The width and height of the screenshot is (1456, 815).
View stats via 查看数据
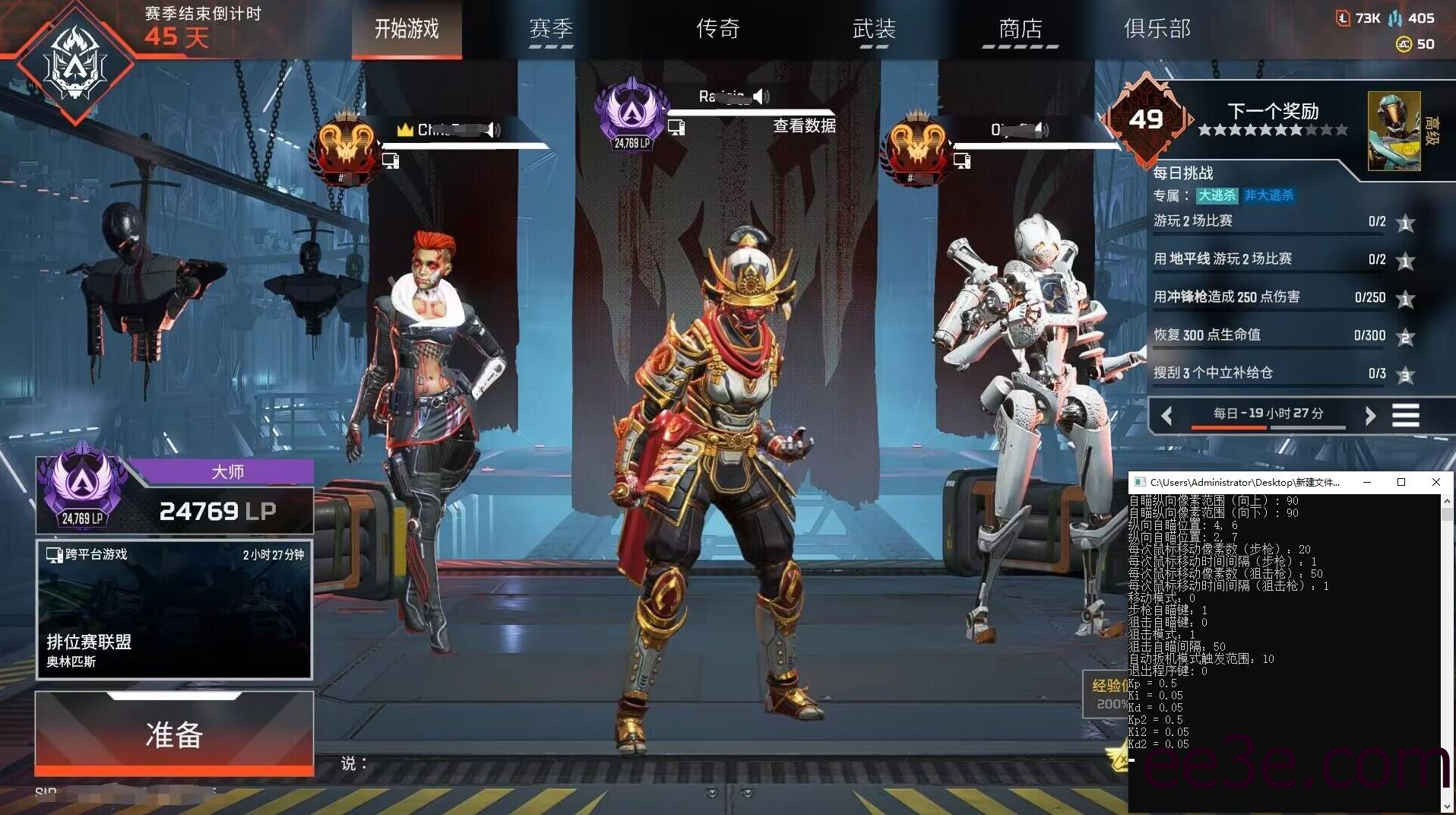(x=804, y=126)
